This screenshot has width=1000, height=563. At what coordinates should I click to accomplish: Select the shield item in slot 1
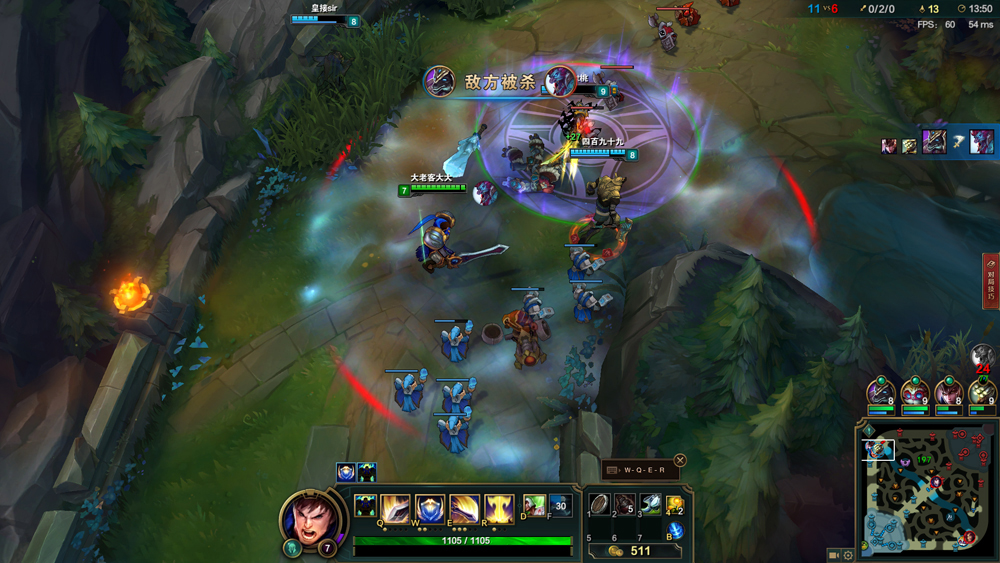pyautogui.click(x=598, y=505)
